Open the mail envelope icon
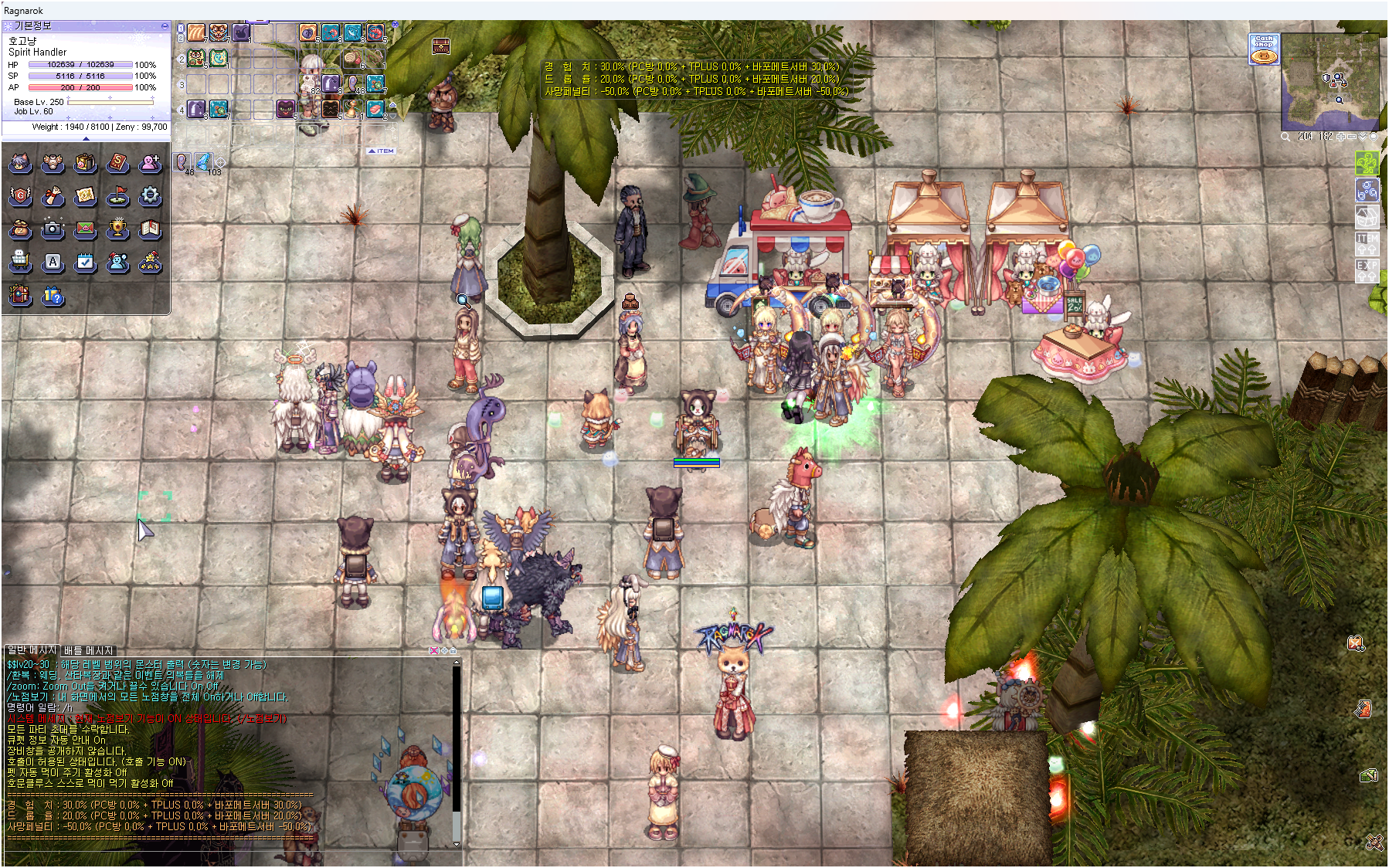The width and height of the screenshot is (1389, 868). 85,229
